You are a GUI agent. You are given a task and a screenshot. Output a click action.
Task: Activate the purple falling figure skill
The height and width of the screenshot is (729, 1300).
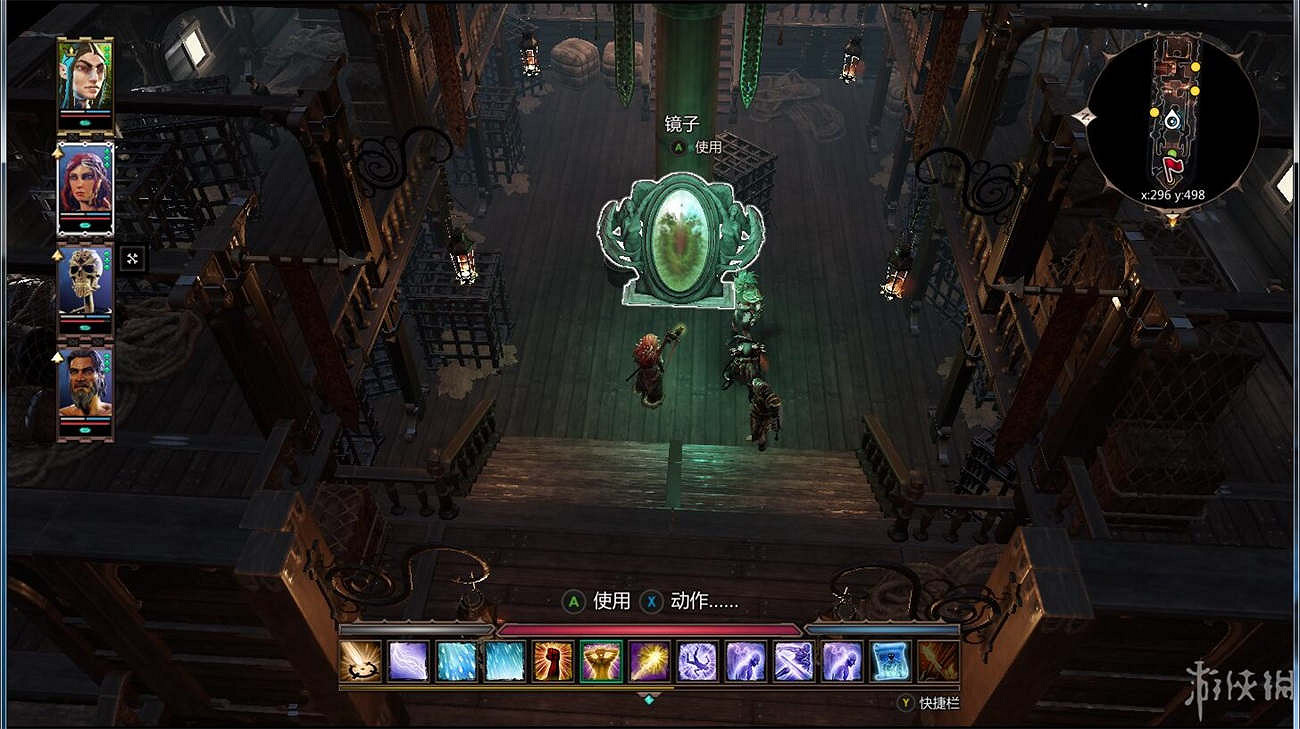point(697,662)
